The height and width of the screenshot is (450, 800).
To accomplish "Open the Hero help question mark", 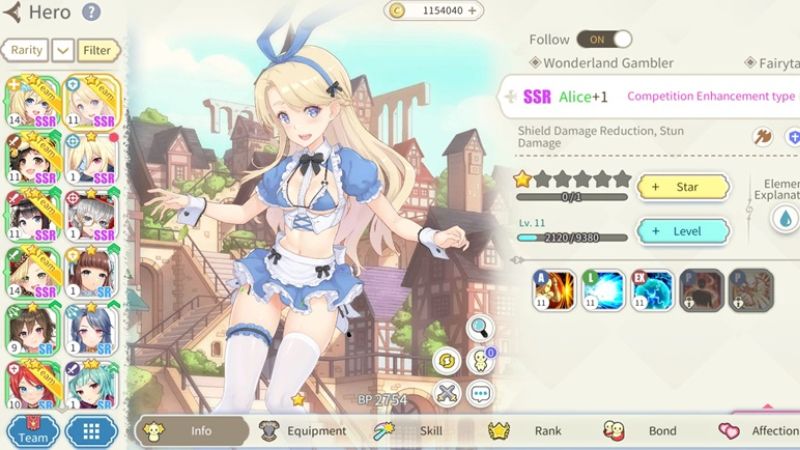I will (x=91, y=13).
